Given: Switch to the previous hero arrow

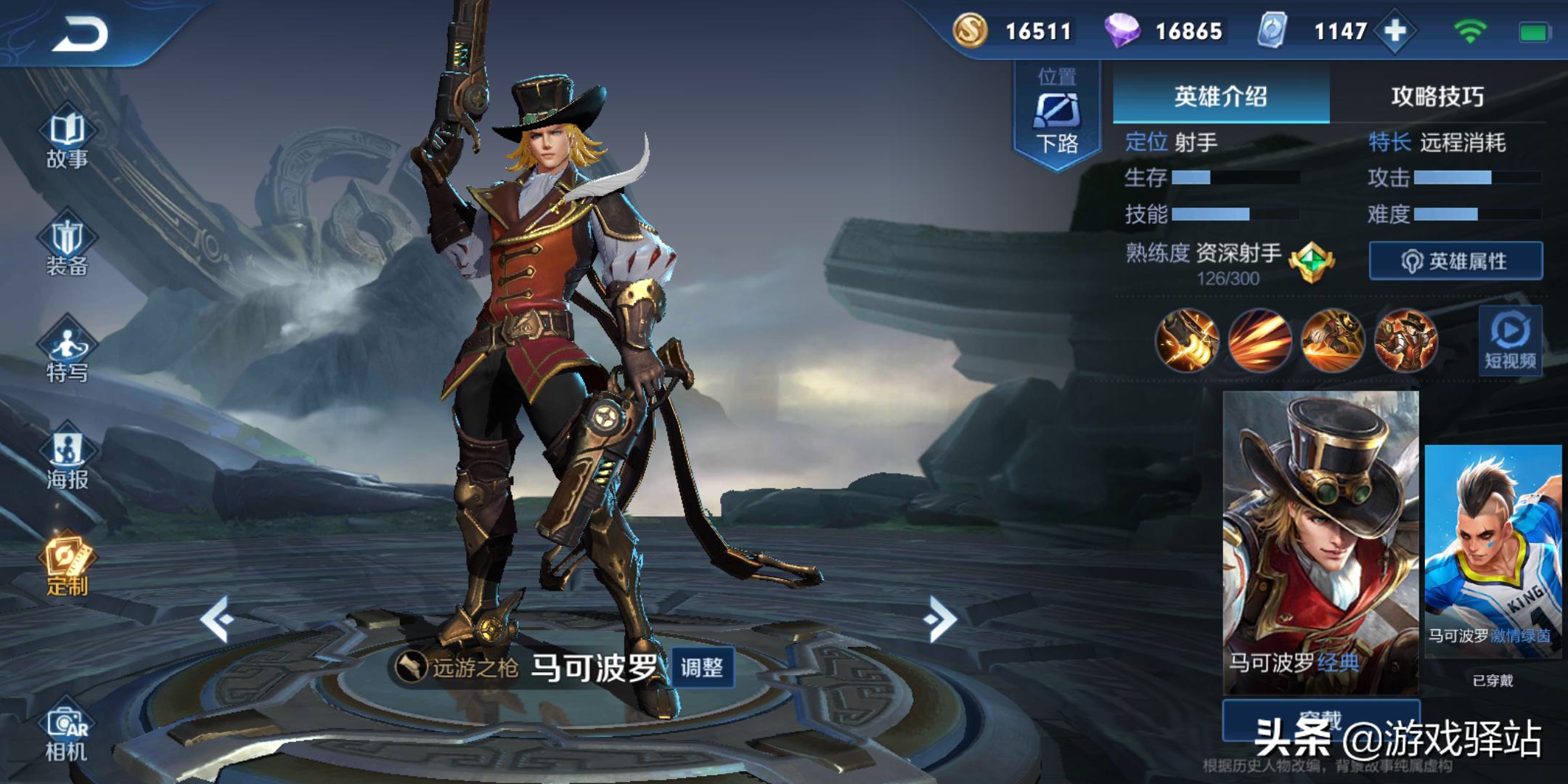Looking at the screenshot, I should tap(216, 619).
